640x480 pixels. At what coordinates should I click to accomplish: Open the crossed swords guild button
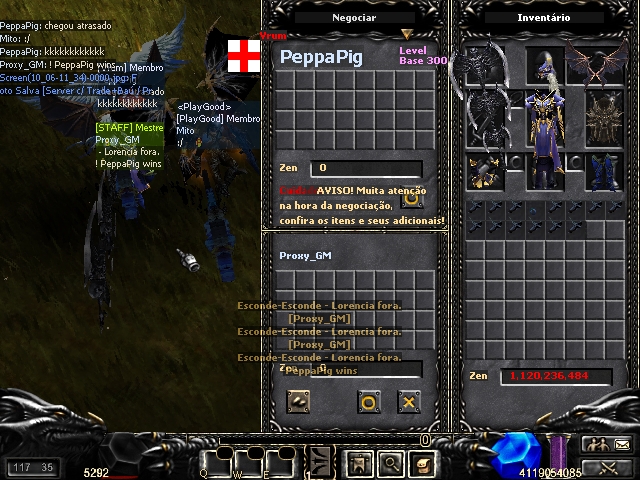pyautogui.click(x=608, y=466)
